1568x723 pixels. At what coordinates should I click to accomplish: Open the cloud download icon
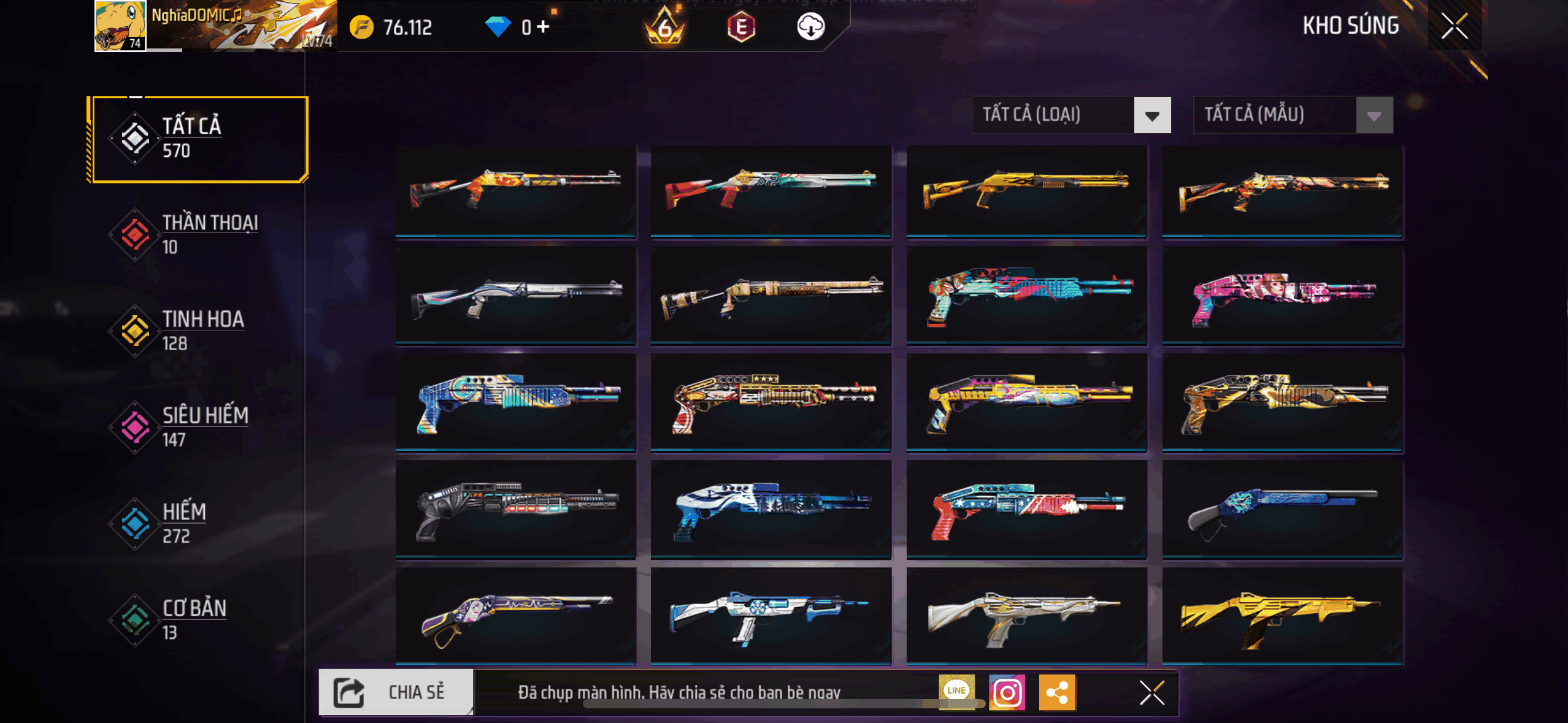(810, 27)
